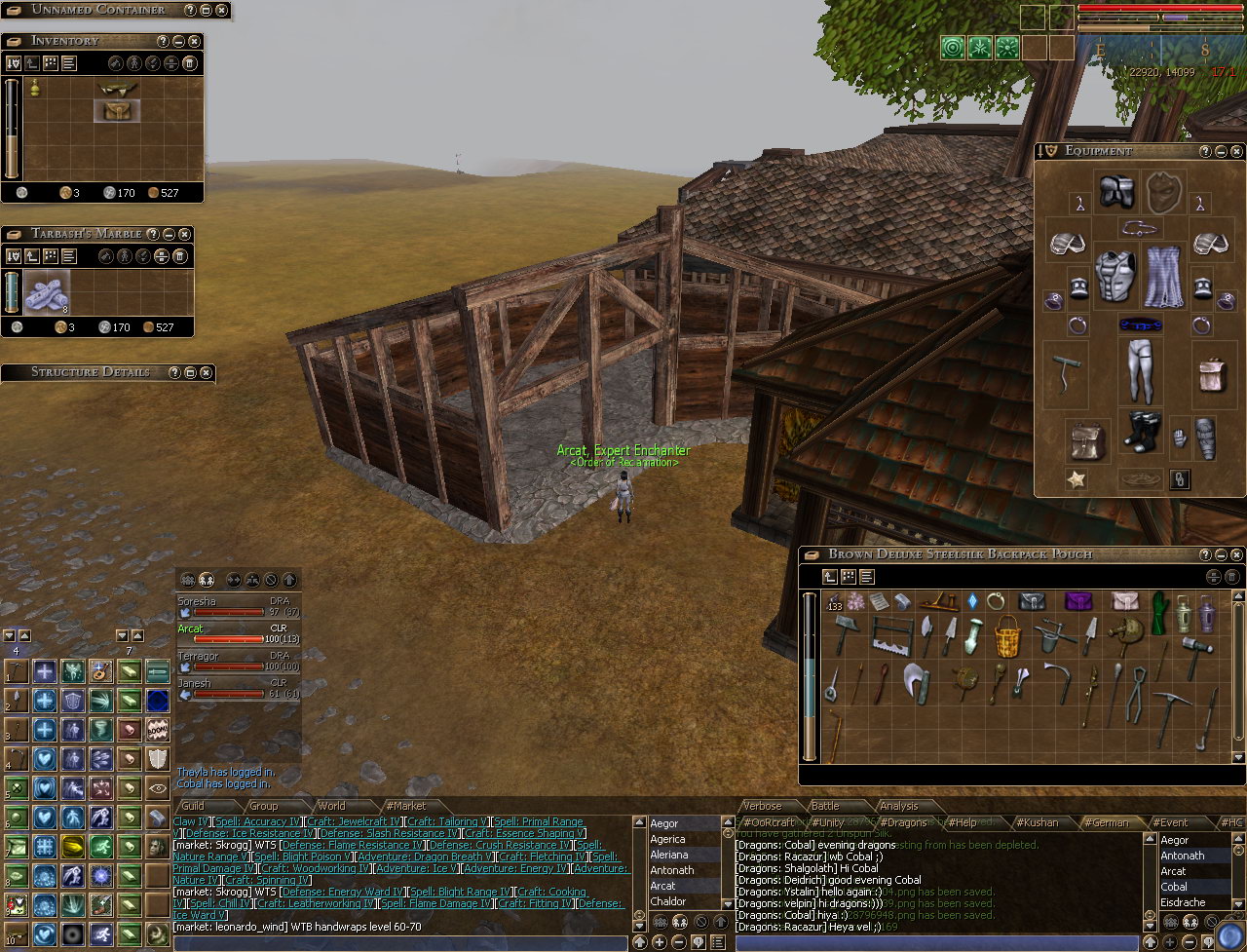The image size is (1247, 952).
Task: Close the Inventory window
Action: pyautogui.click(x=194, y=41)
